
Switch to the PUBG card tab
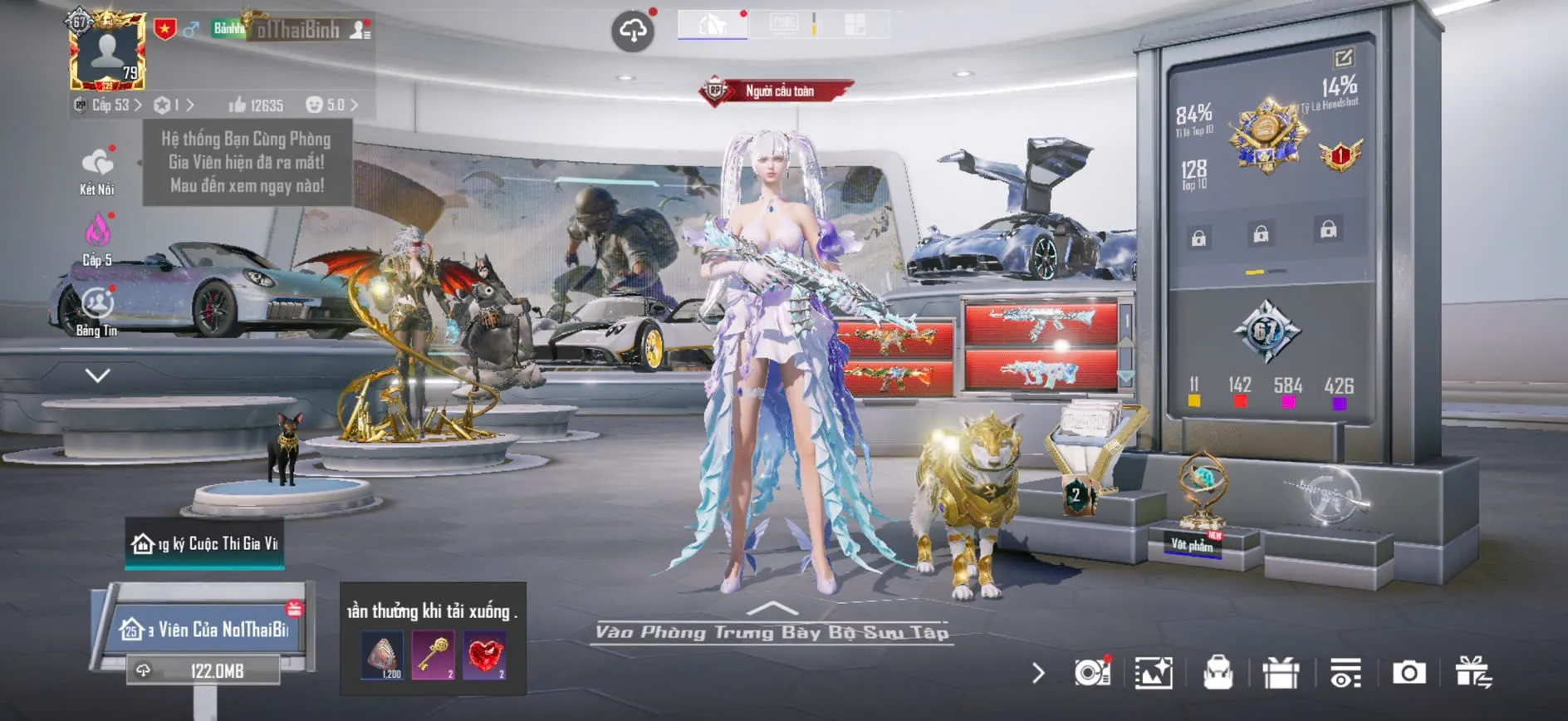[x=784, y=24]
